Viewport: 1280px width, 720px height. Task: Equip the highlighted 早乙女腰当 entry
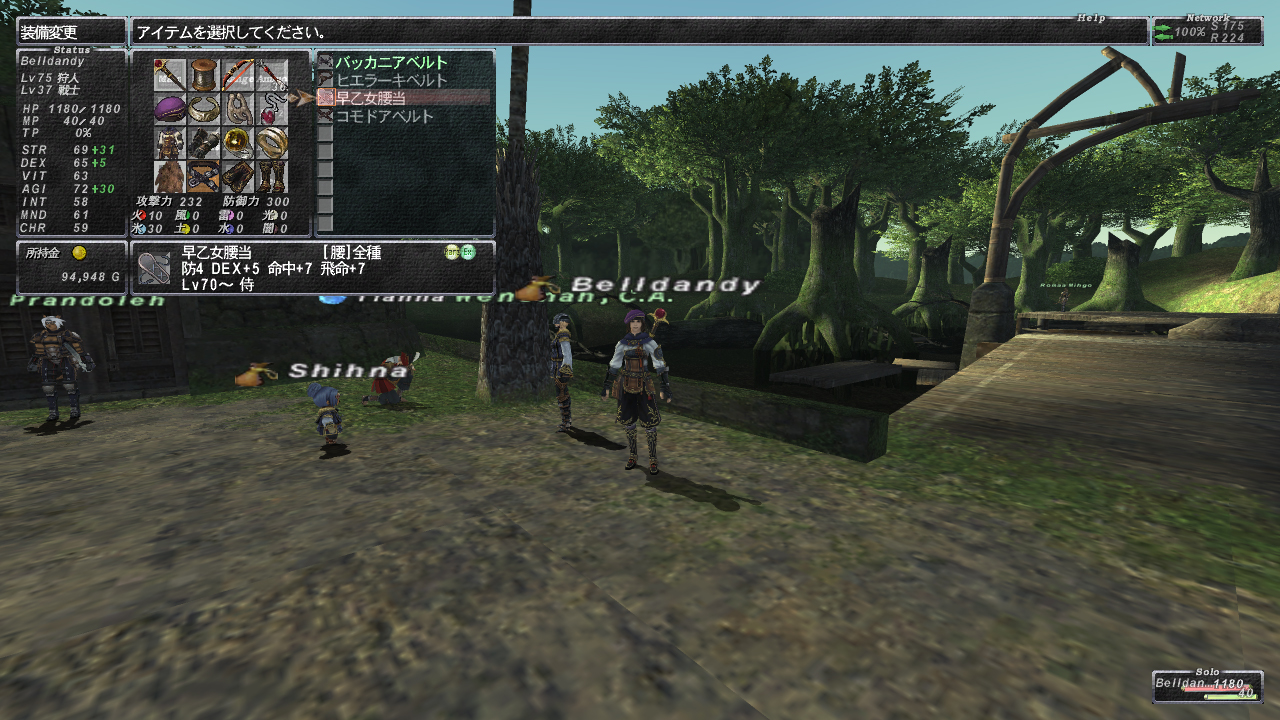(x=371, y=98)
